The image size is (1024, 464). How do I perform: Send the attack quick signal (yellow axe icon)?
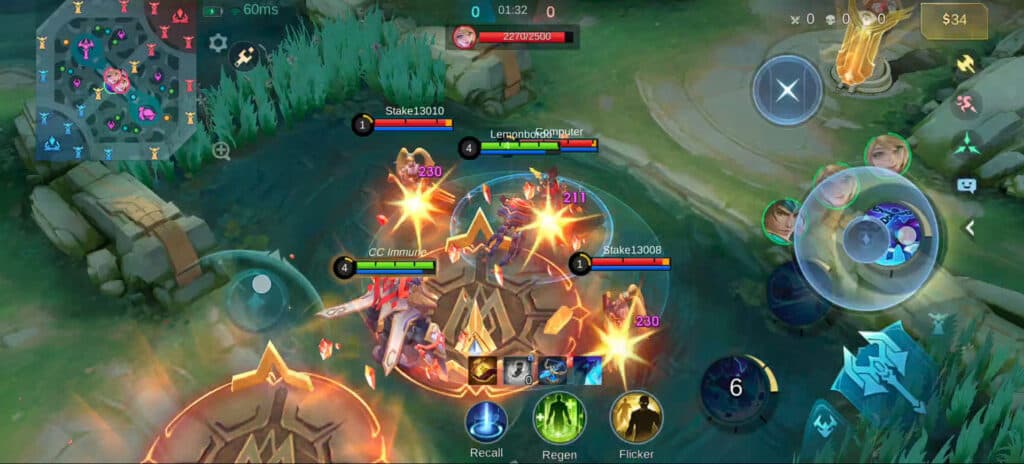(966, 63)
